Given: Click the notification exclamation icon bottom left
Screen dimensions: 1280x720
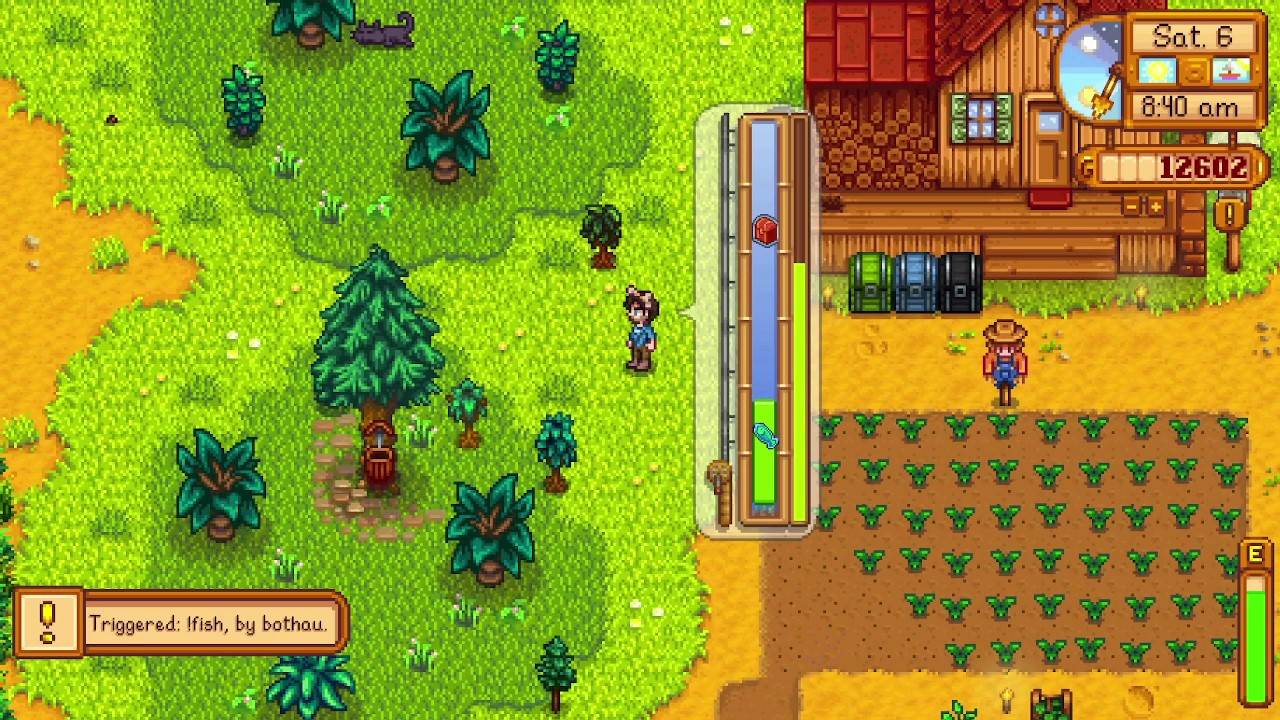Looking at the screenshot, I should coord(47,621).
